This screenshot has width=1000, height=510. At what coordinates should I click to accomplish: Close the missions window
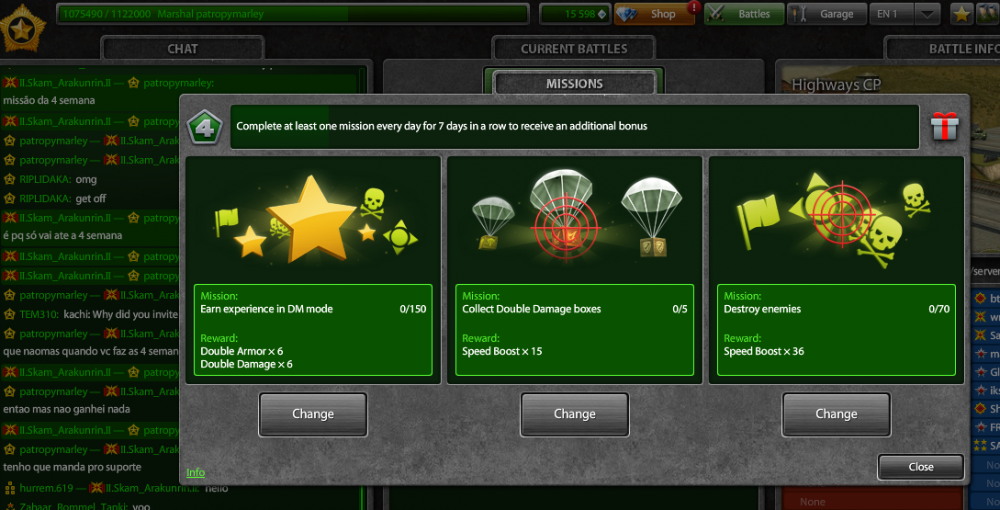[x=921, y=467]
